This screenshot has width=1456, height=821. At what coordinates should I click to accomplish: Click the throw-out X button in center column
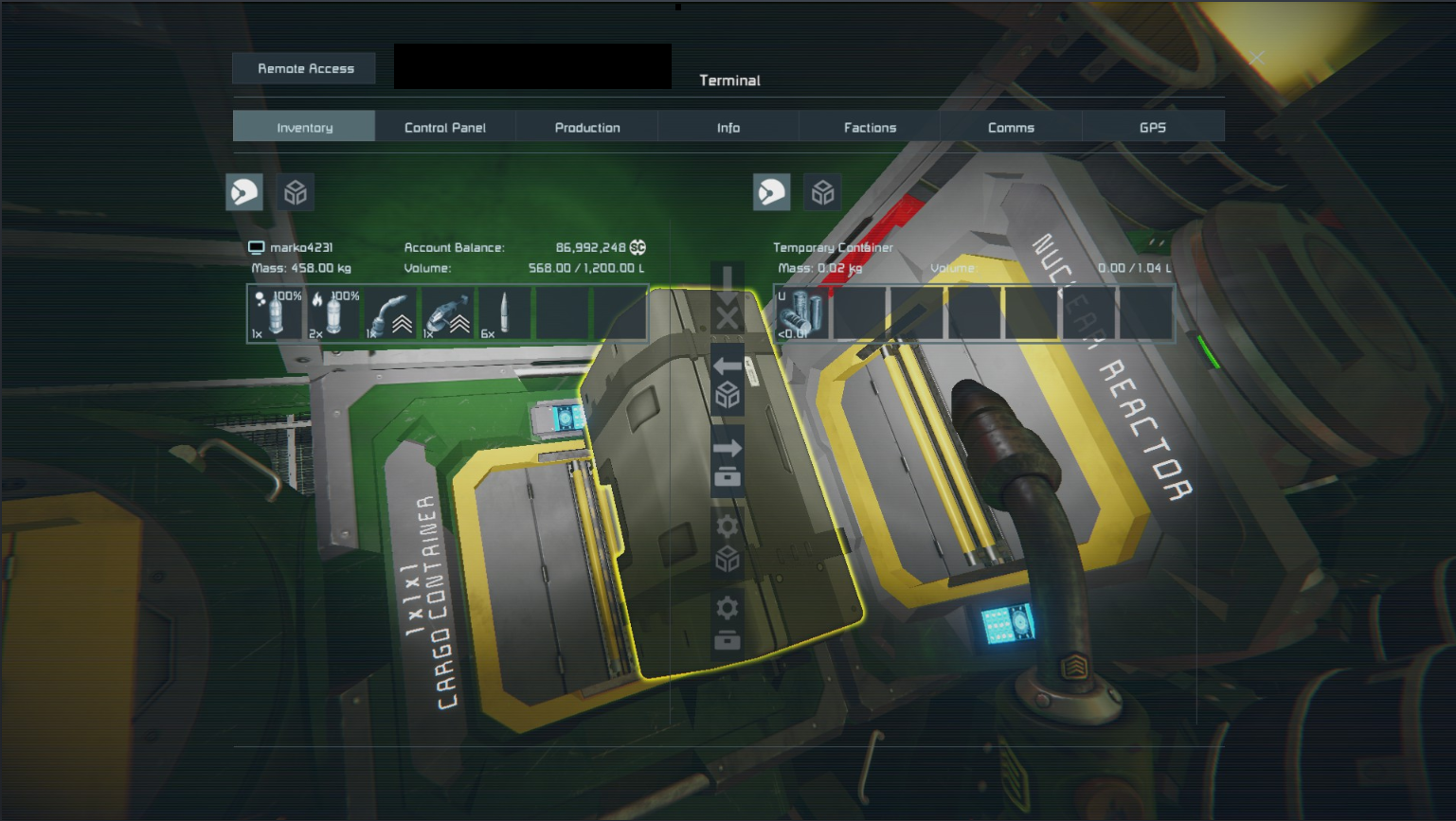(727, 317)
